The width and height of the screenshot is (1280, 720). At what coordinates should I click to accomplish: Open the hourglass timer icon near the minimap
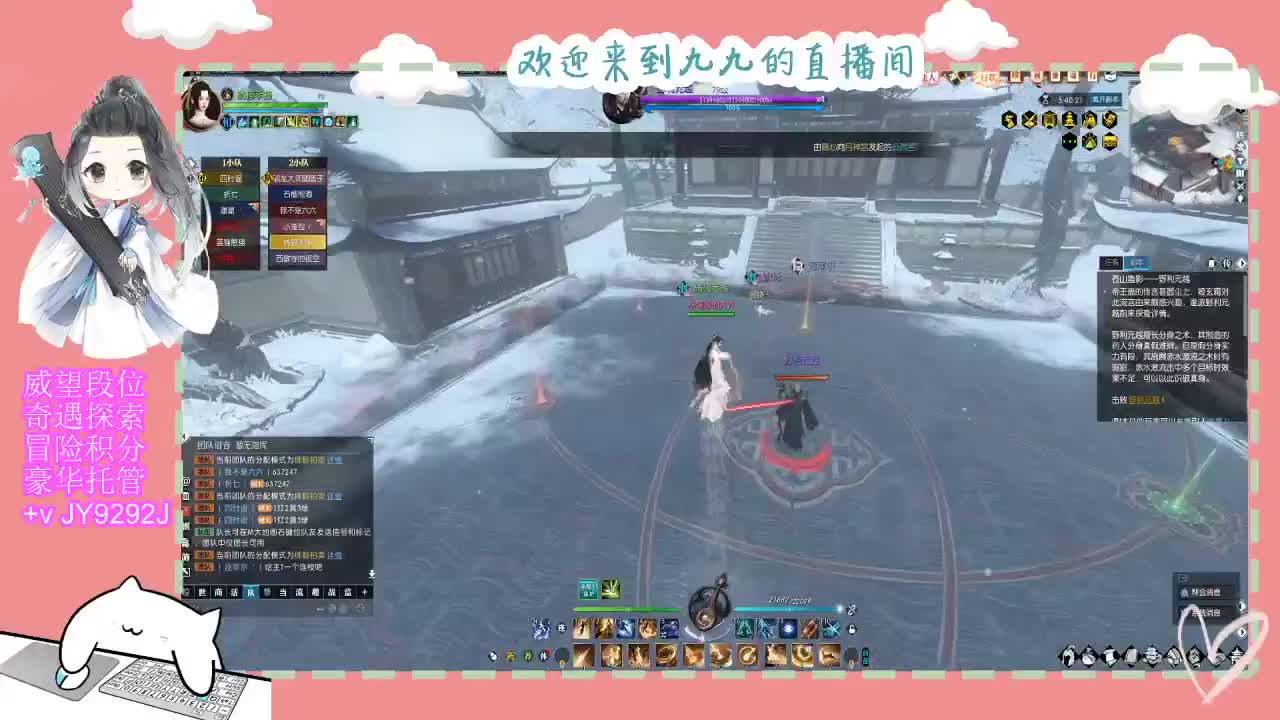pos(1045,100)
